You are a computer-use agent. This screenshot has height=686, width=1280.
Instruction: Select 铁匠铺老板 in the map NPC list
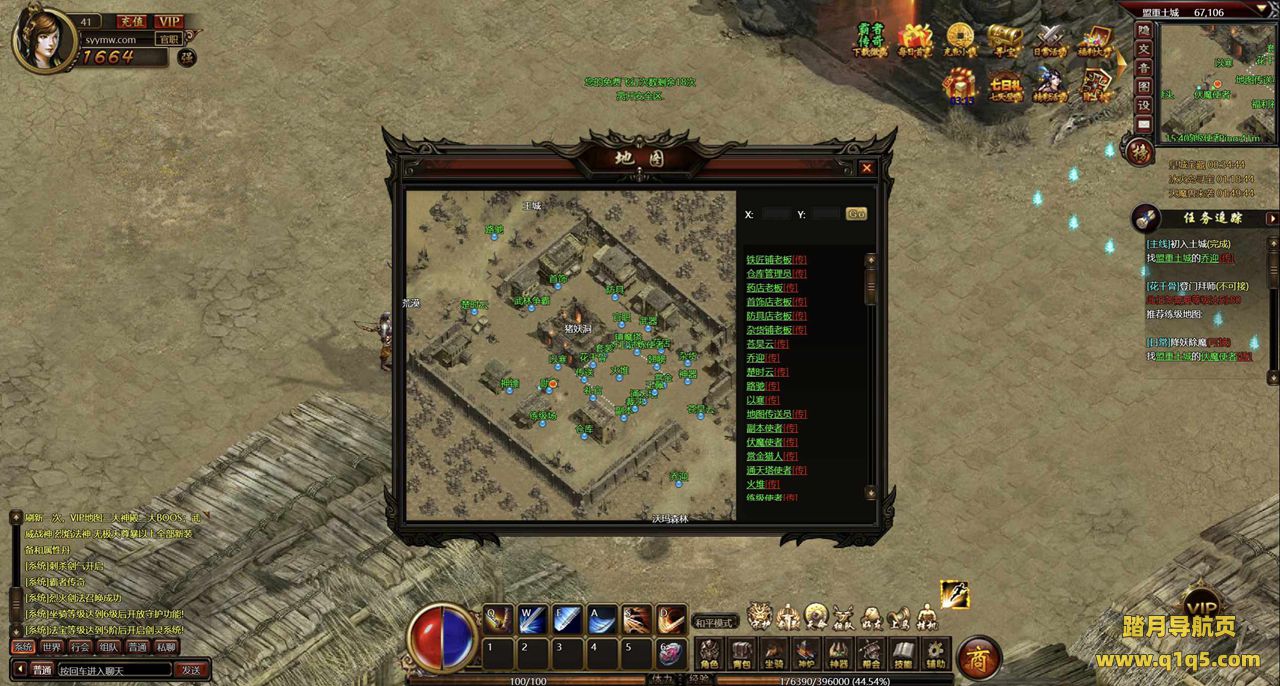coord(770,260)
